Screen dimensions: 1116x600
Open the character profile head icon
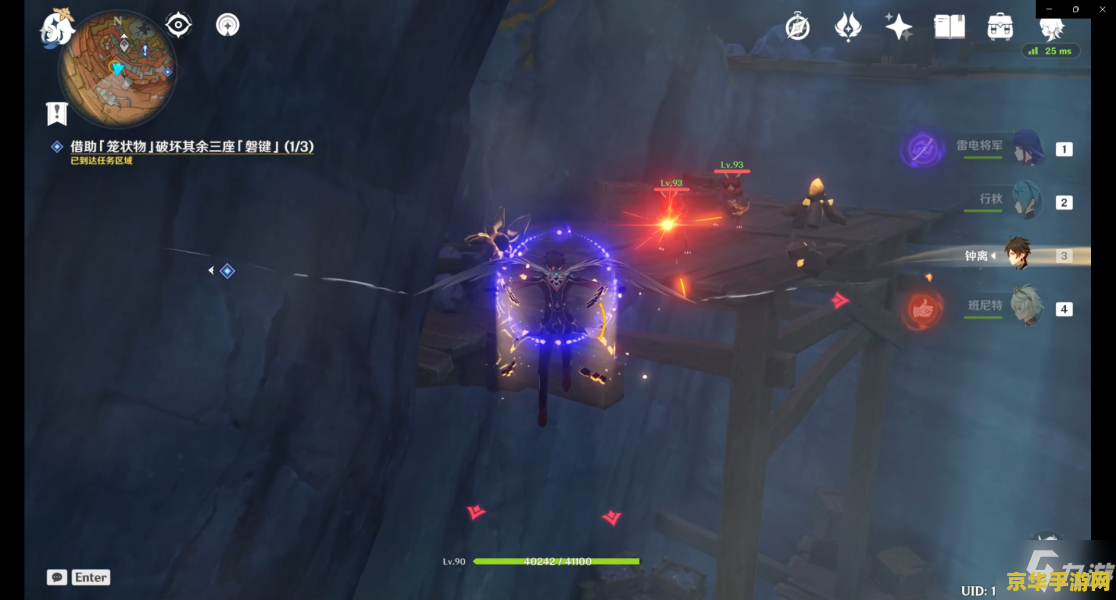click(x=1051, y=27)
